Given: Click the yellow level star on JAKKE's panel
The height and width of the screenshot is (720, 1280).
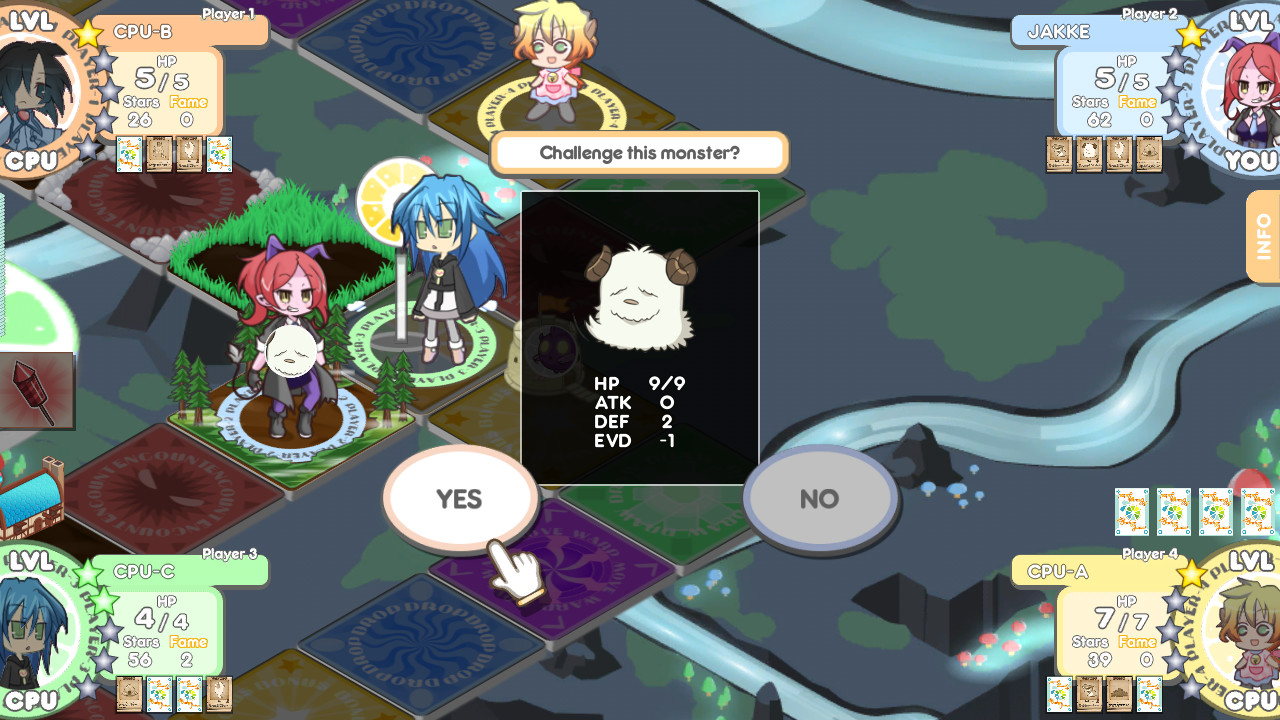Looking at the screenshot, I should click(1190, 33).
